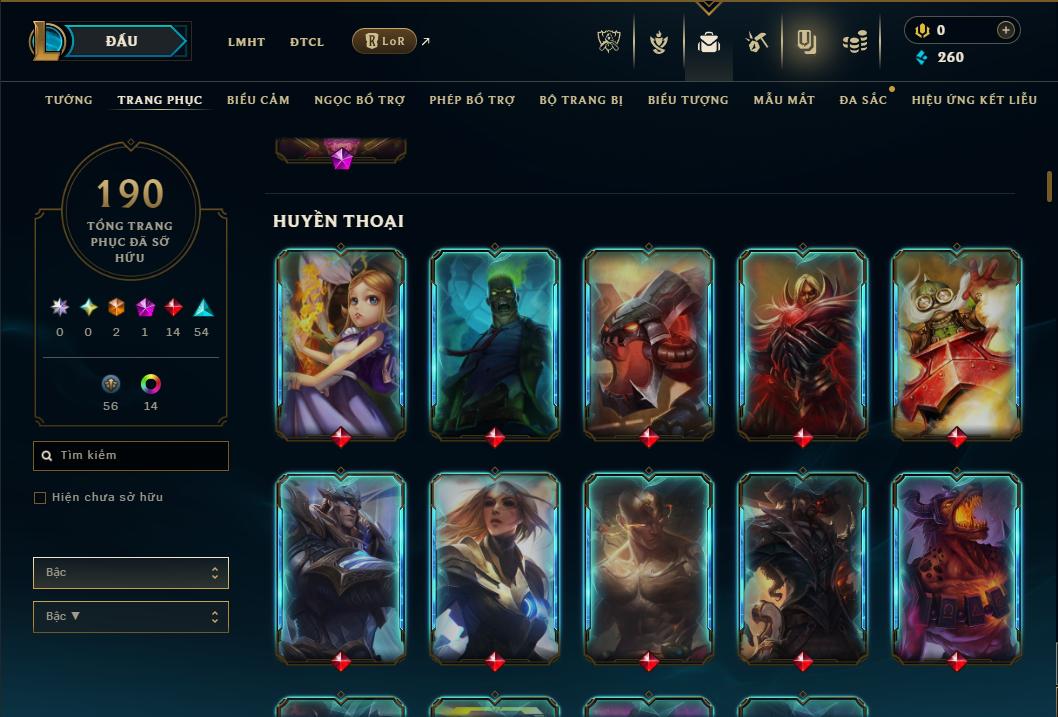Go to the BỘ TRANG BỊ tab
Viewport: 1058px width, 717px height.
[581, 100]
